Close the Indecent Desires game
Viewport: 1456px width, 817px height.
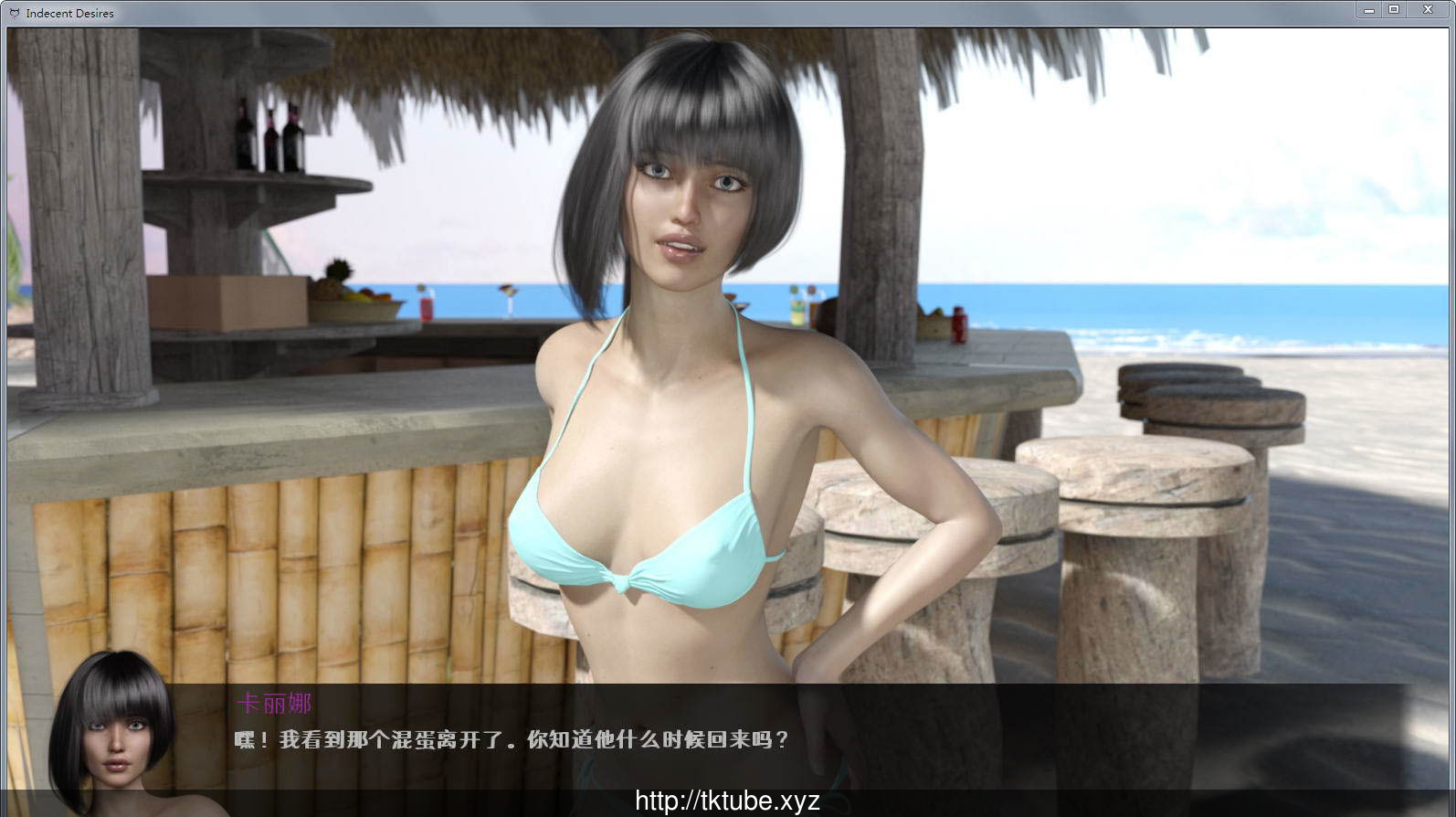coord(1428,9)
